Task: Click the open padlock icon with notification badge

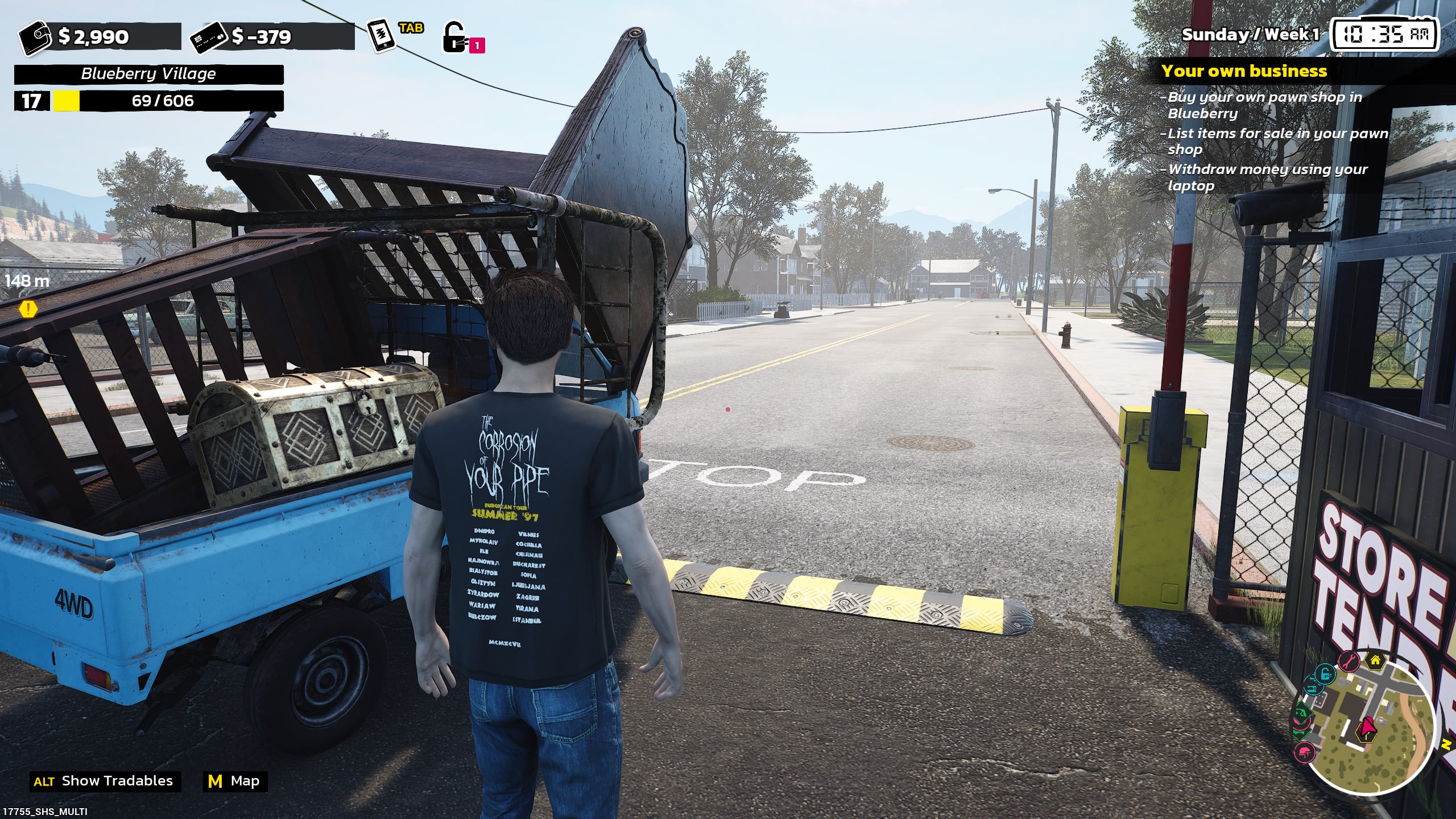Action: [x=454, y=38]
